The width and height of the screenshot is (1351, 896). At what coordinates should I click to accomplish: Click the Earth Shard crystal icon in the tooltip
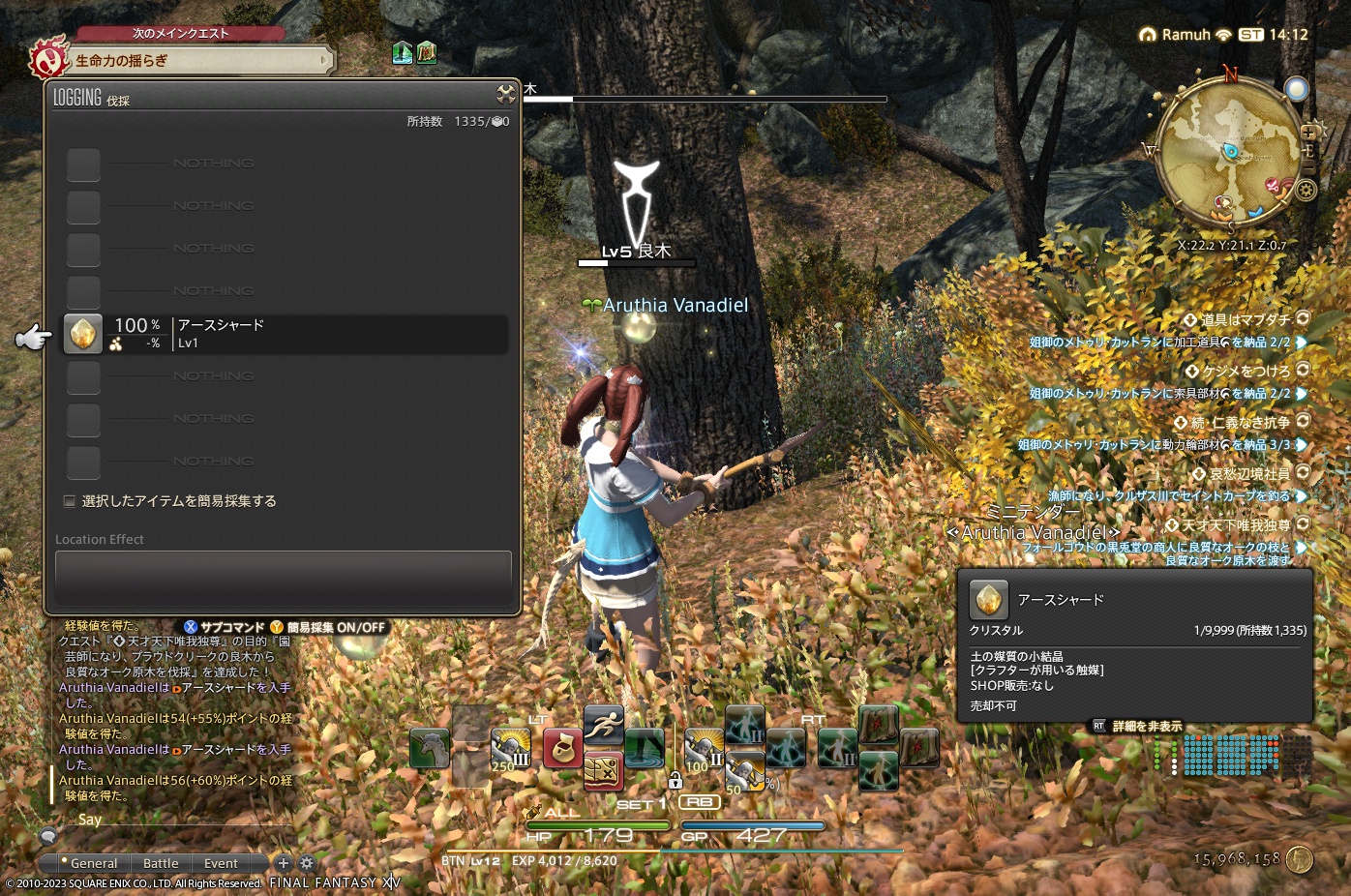pos(988,599)
